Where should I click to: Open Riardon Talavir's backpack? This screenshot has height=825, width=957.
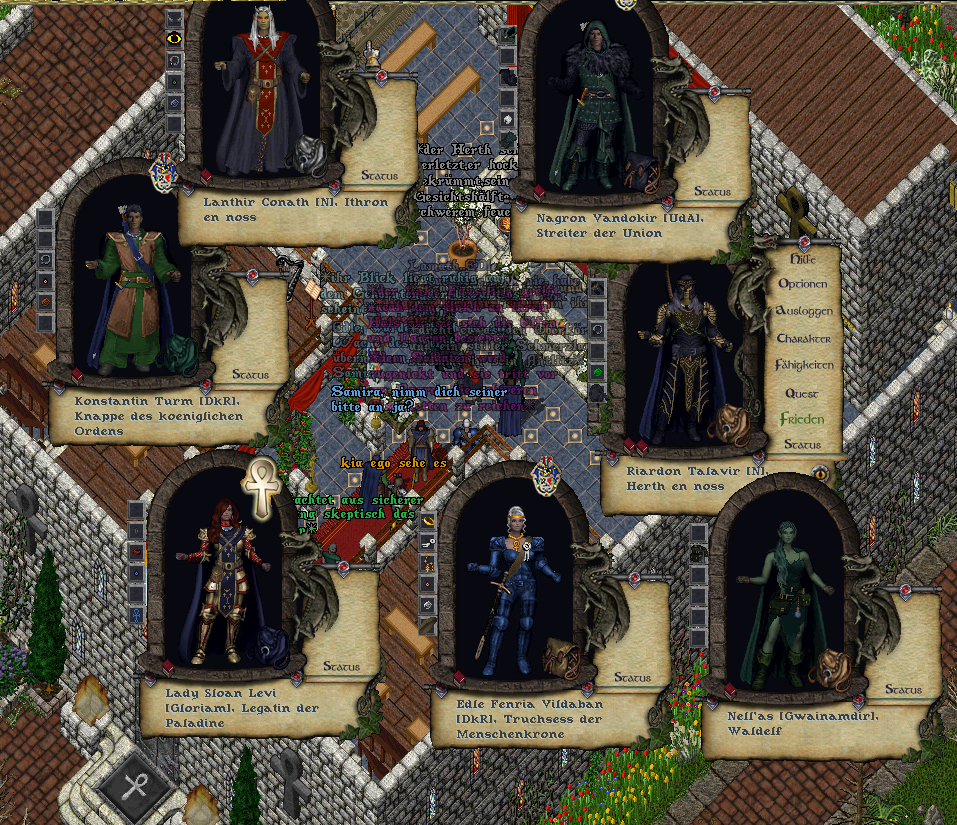[725, 424]
